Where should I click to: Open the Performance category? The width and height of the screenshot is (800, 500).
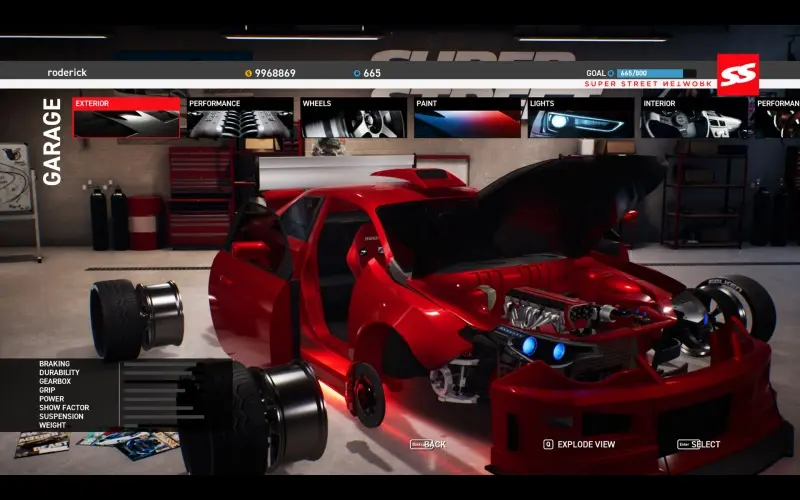tap(240, 118)
